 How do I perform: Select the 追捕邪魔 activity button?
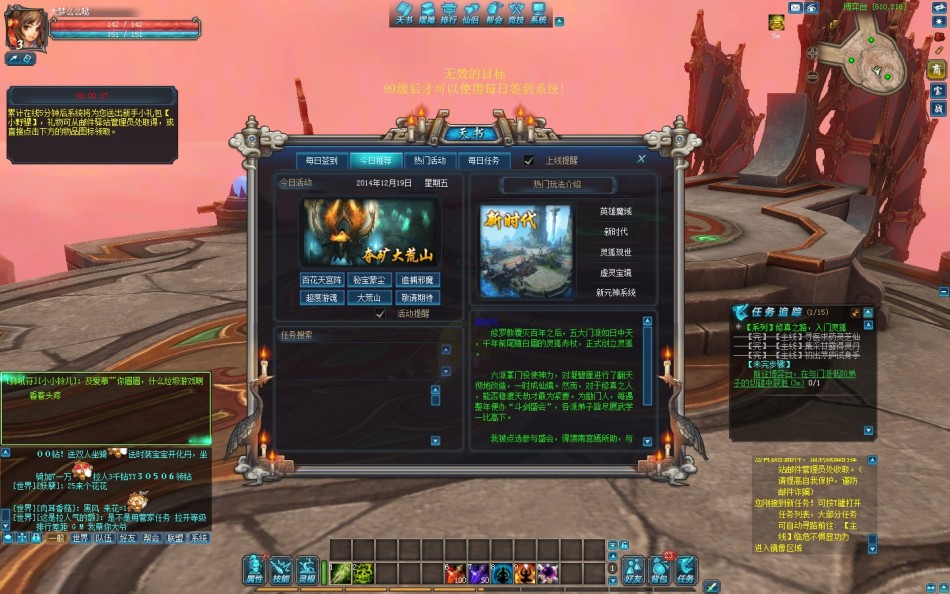point(418,280)
